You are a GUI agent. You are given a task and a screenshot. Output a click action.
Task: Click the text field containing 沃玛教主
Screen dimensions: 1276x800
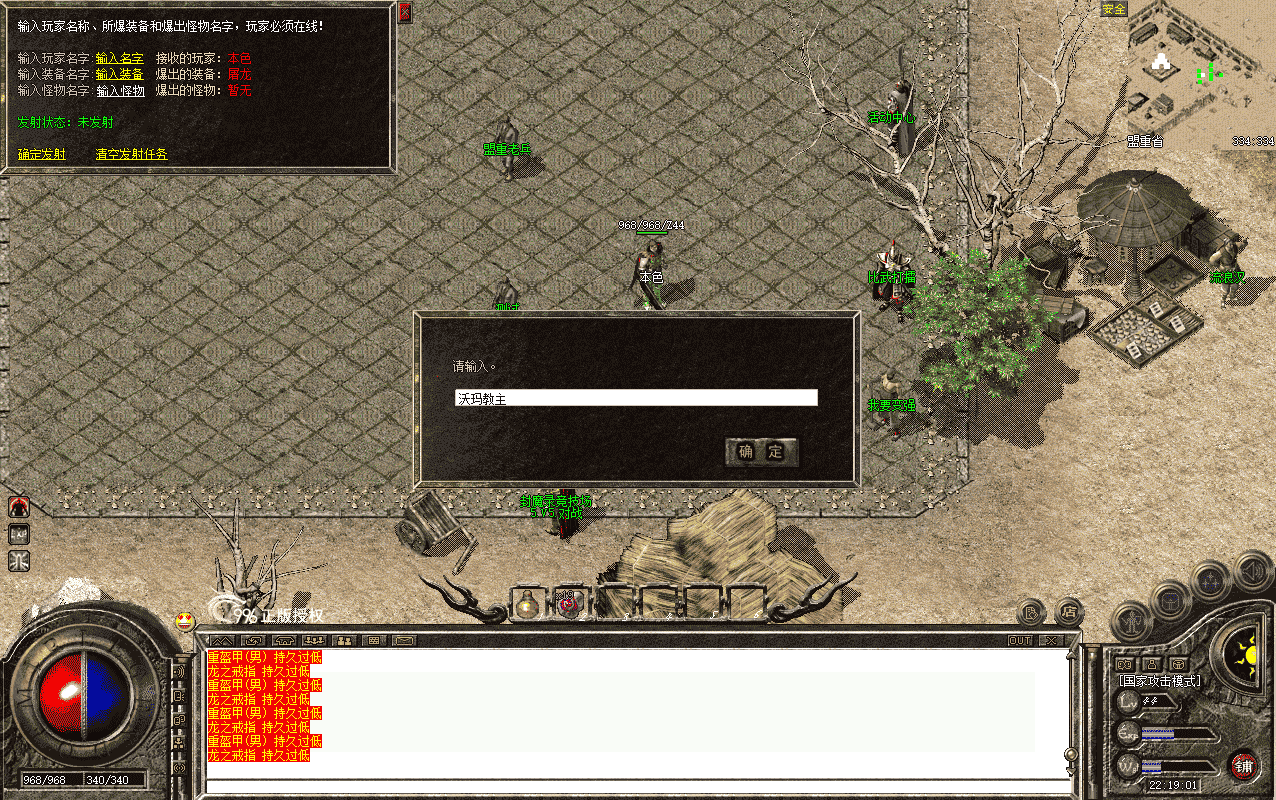[636, 398]
